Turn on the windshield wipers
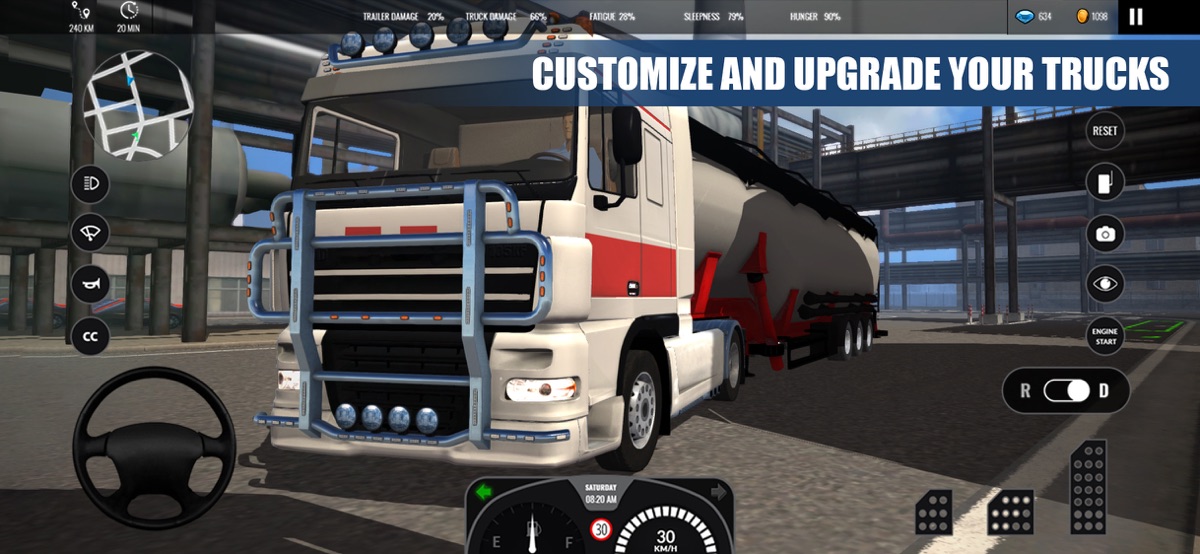Screen dimensions: 1200x554 click(x=90, y=233)
